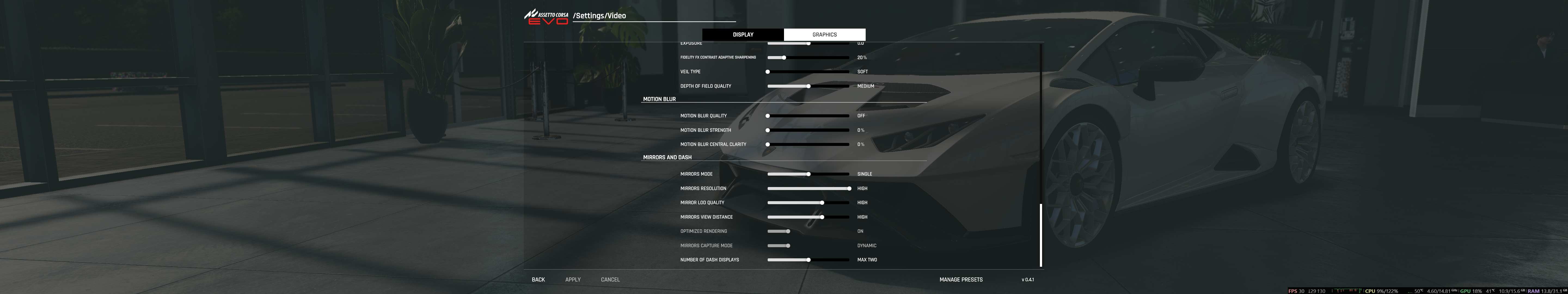Open Manage Presets
This screenshot has height=294, width=1568.
[x=960, y=279]
